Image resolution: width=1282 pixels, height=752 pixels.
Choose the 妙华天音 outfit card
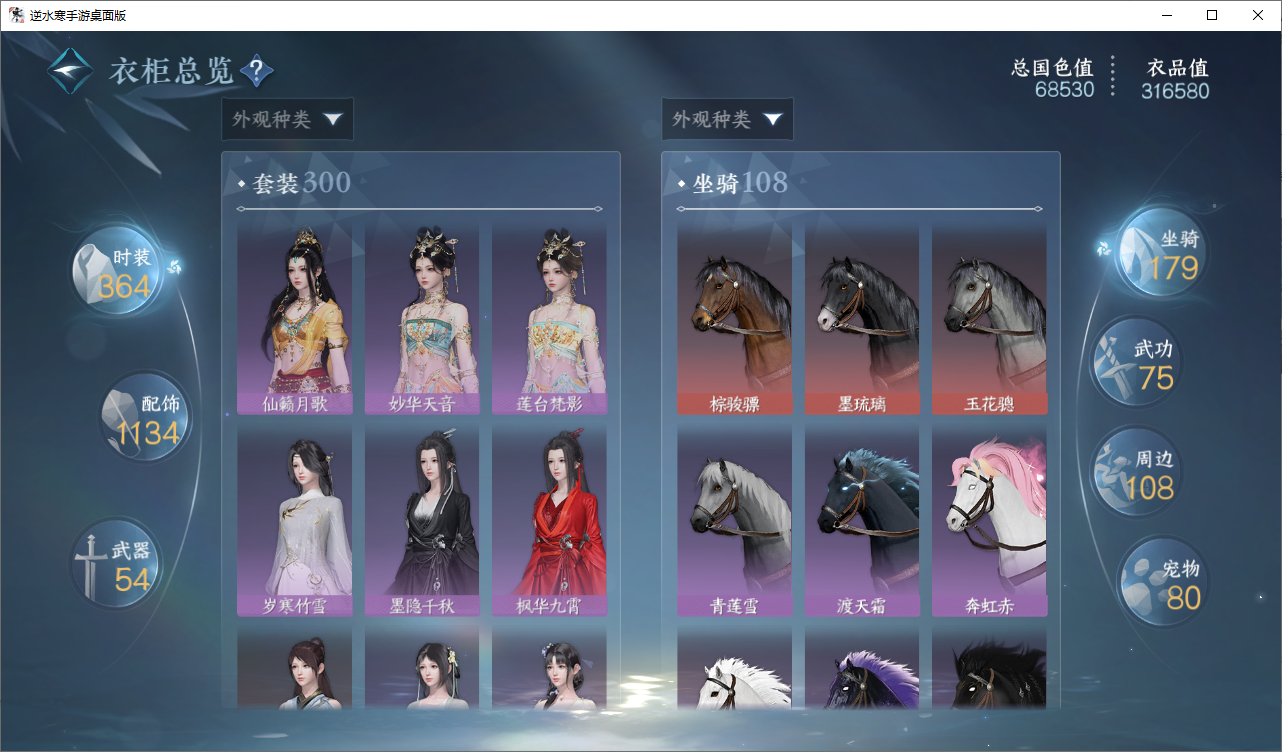(x=422, y=318)
